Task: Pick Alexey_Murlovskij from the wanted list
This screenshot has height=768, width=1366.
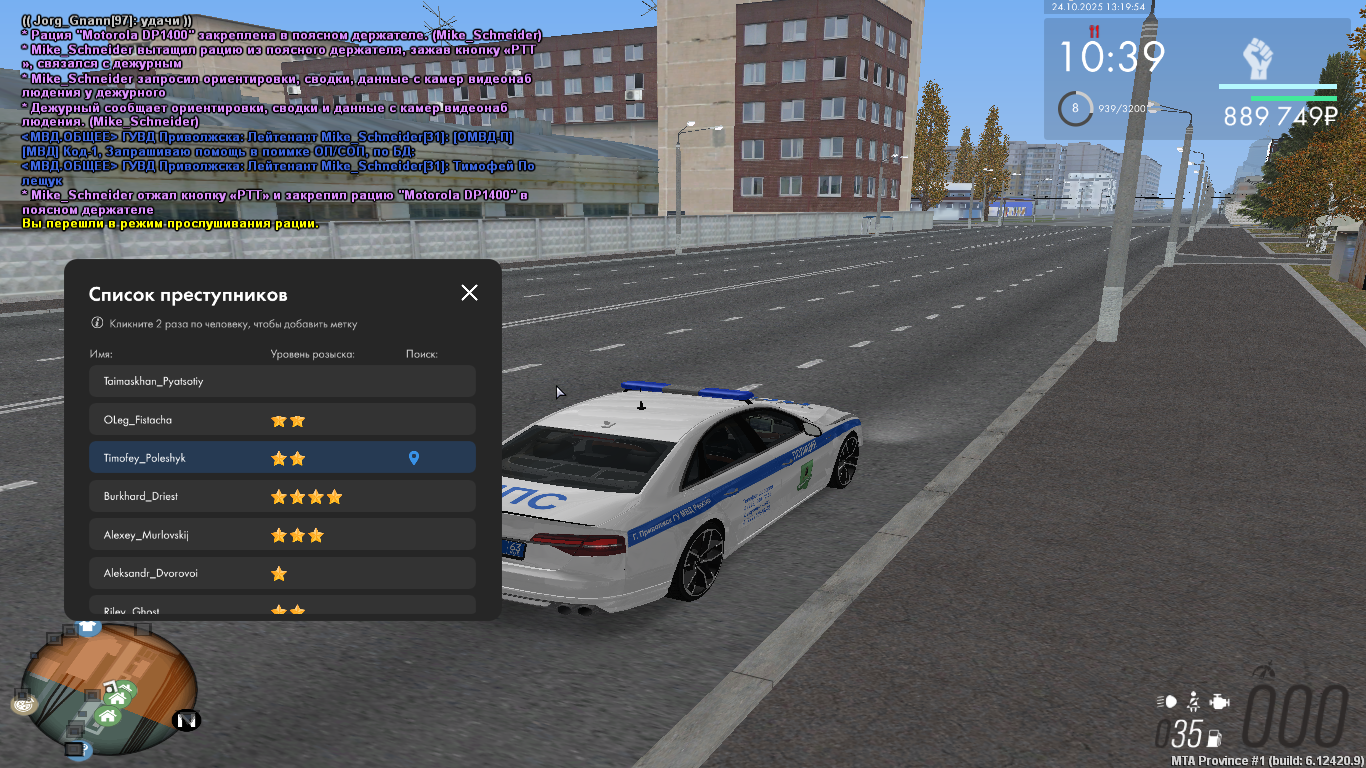Action: point(282,535)
